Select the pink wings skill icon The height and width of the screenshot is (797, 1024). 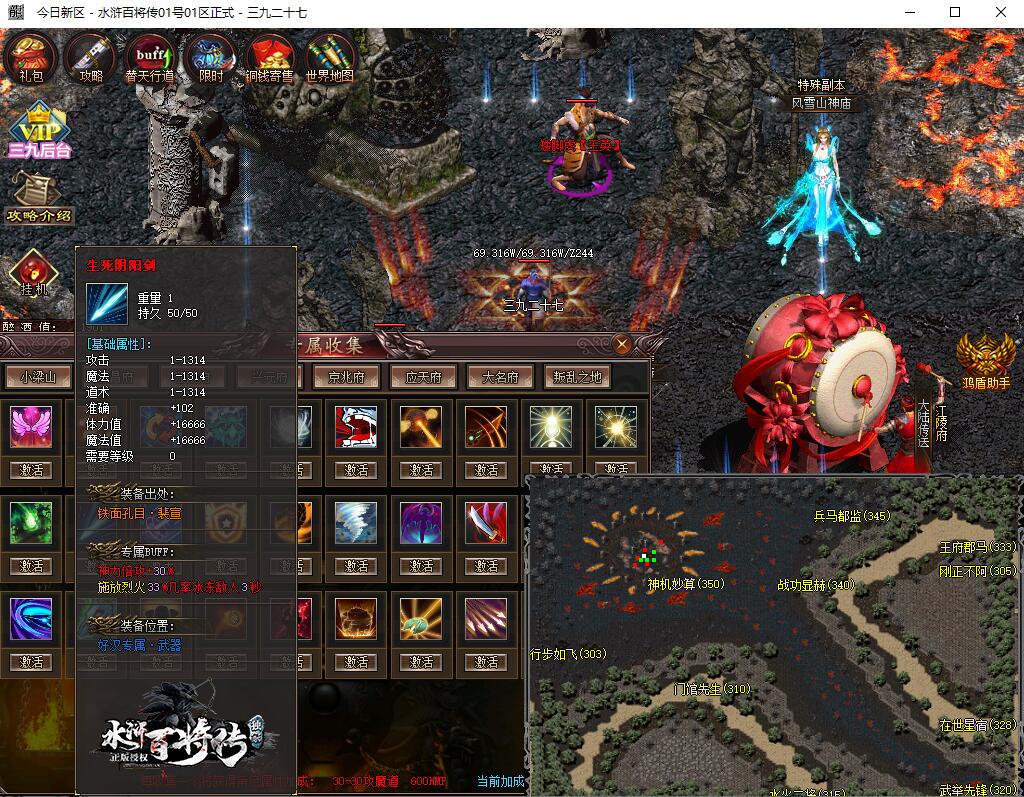31,427
